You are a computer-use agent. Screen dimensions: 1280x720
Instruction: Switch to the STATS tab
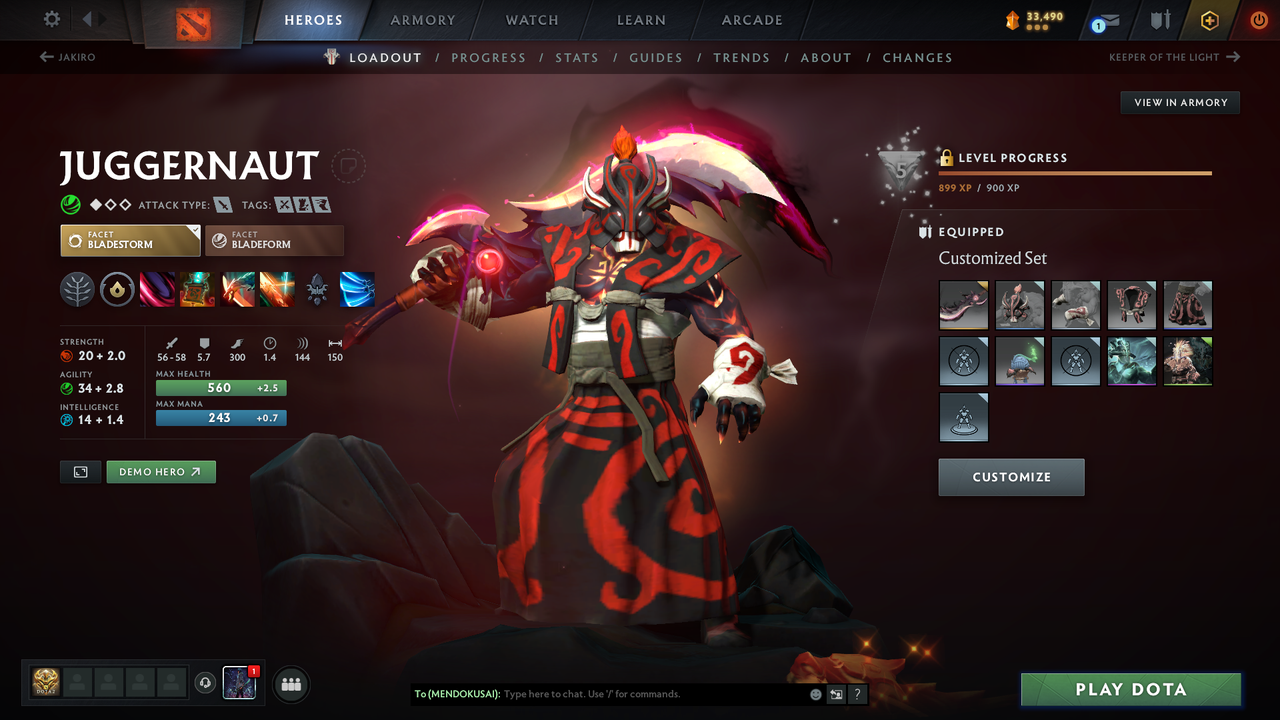pos(577,57)
